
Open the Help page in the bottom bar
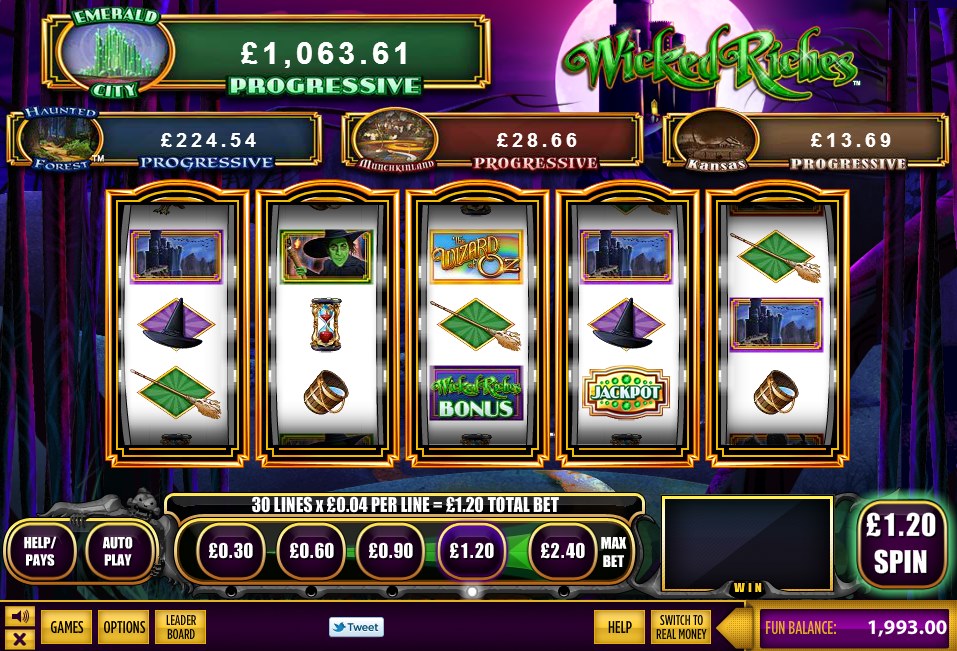619,627
